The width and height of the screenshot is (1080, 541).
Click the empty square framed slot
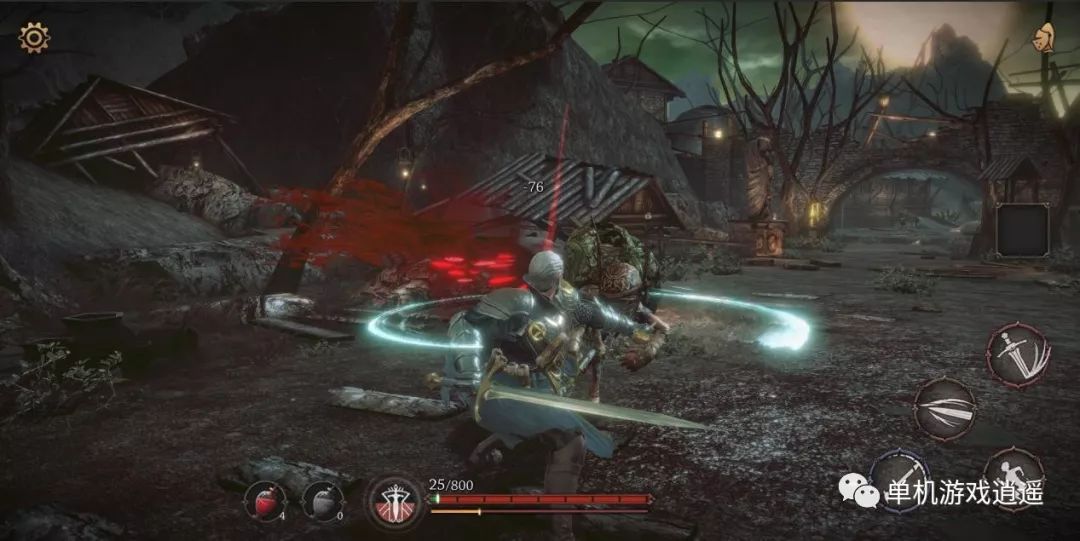1023,229
